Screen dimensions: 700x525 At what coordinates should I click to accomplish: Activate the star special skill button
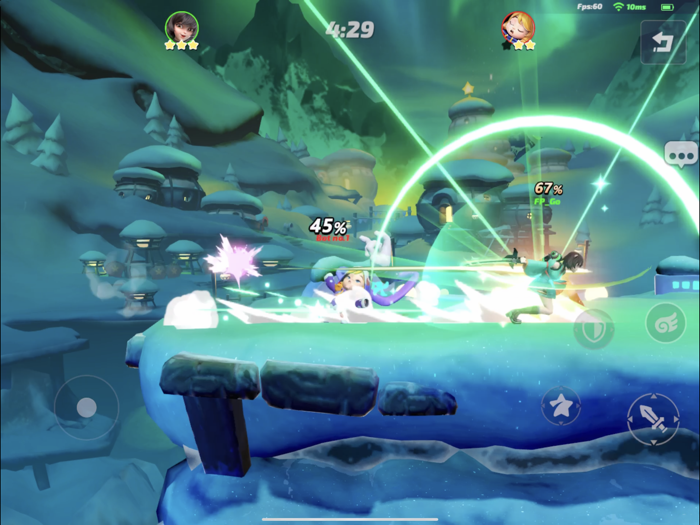561,405
